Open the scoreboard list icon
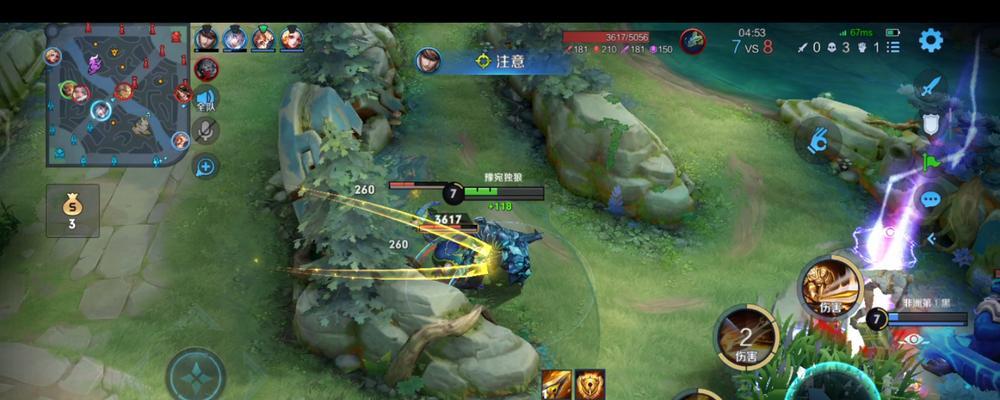Viewport: 1000px width, 400px height. (x=894, y=46)
